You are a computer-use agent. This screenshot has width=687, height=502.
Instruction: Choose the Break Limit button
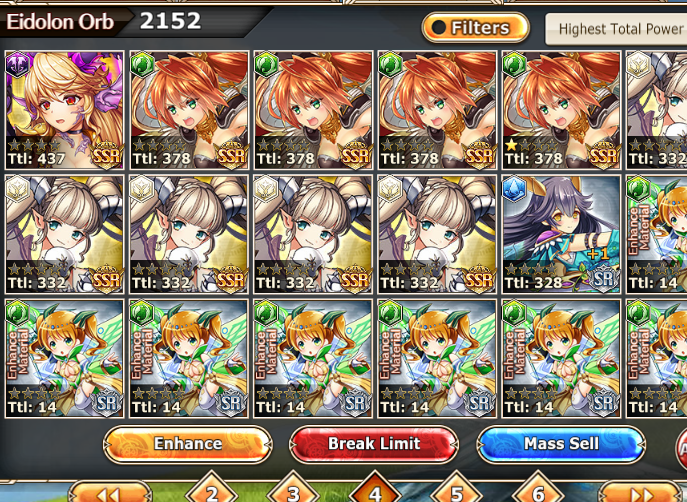[x=374, y=443]
